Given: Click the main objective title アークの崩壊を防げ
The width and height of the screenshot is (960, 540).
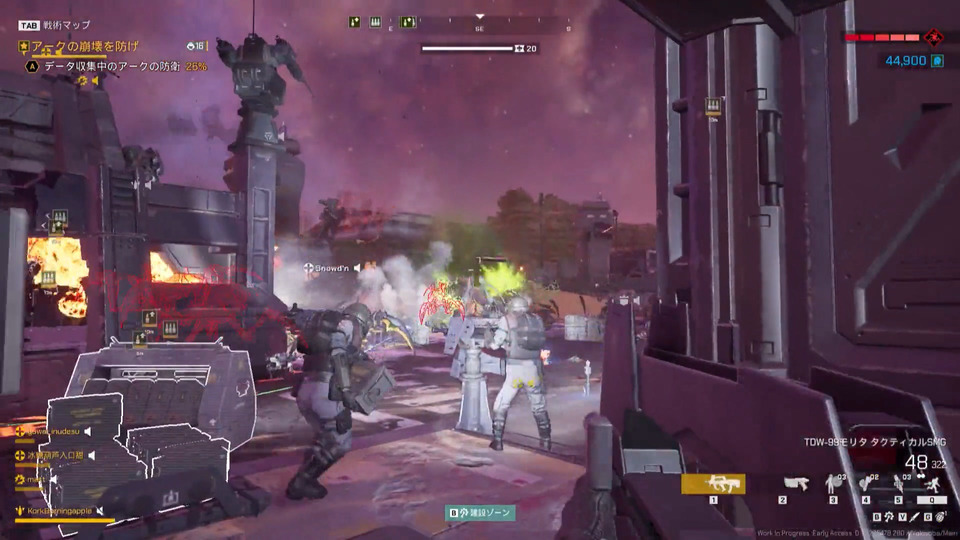Looking at the screenshot, I should (84, 46).
